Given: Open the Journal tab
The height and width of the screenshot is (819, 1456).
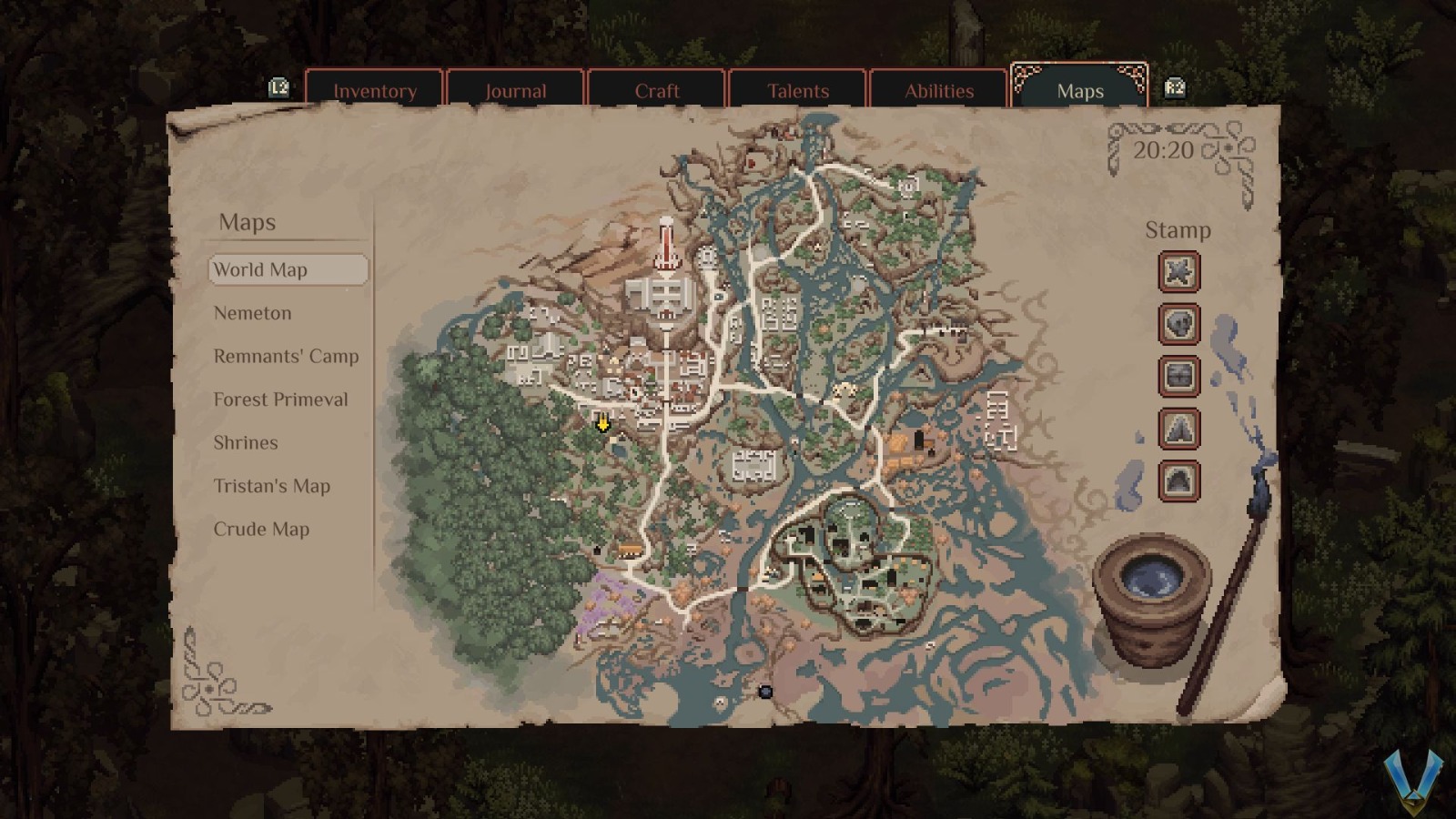Looking at the screenshot, I should 516,91.
